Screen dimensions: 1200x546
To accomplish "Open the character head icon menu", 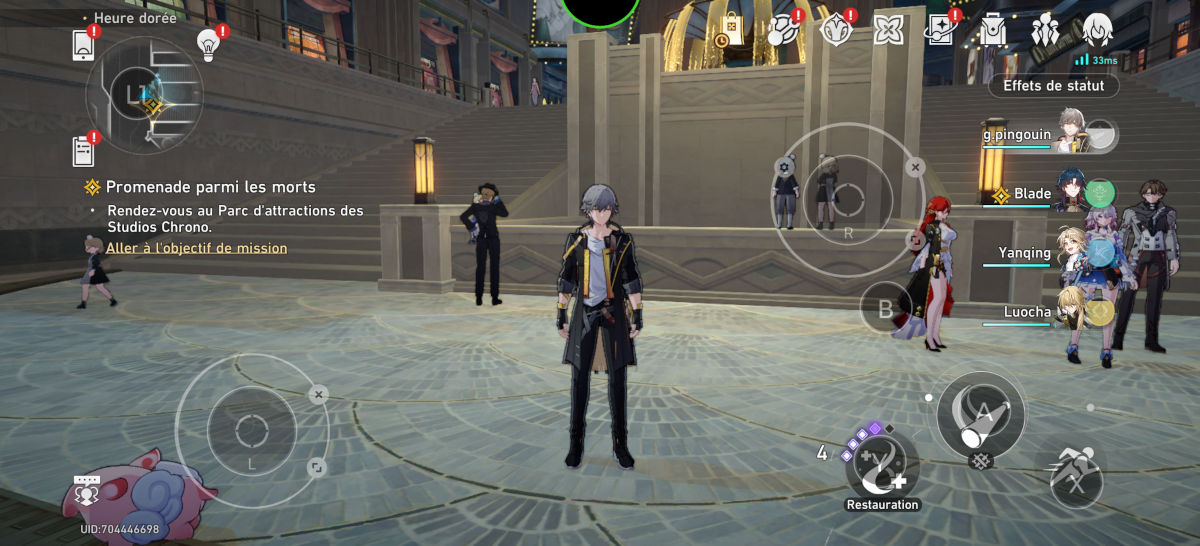I will coord(1097,30).
